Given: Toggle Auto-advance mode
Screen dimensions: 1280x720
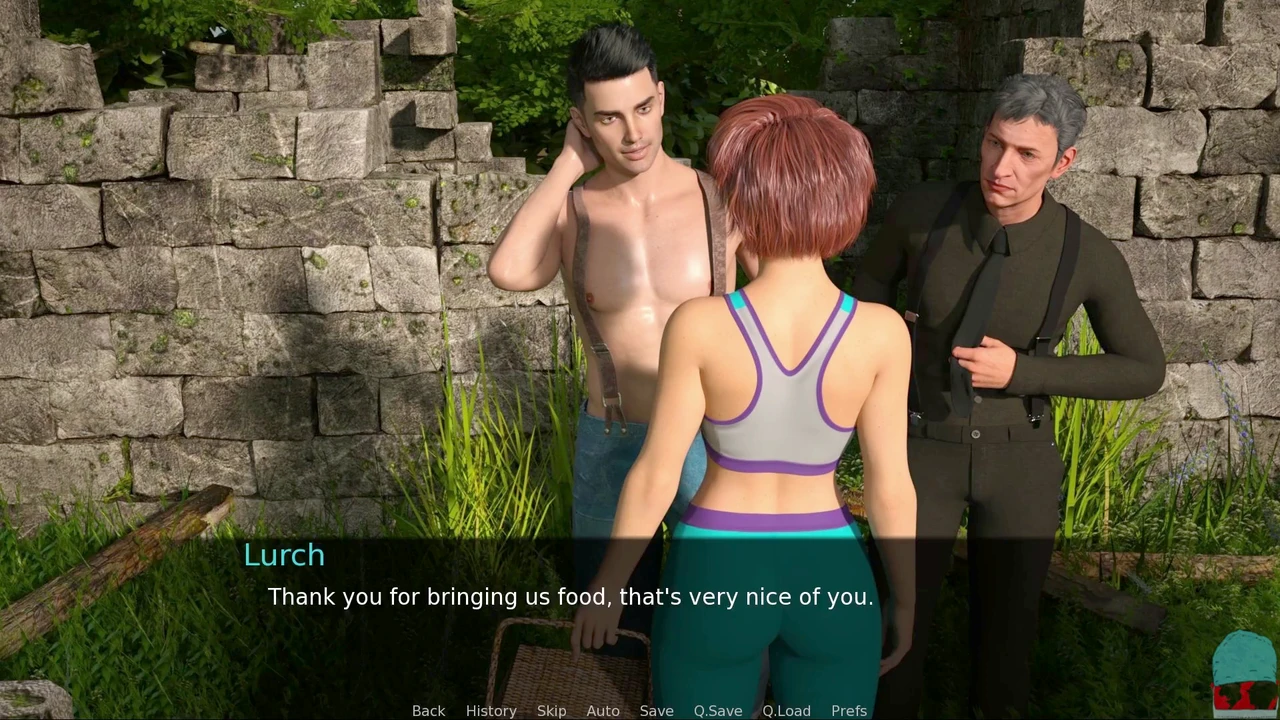Looking at the screenshot, I should 603,710.
